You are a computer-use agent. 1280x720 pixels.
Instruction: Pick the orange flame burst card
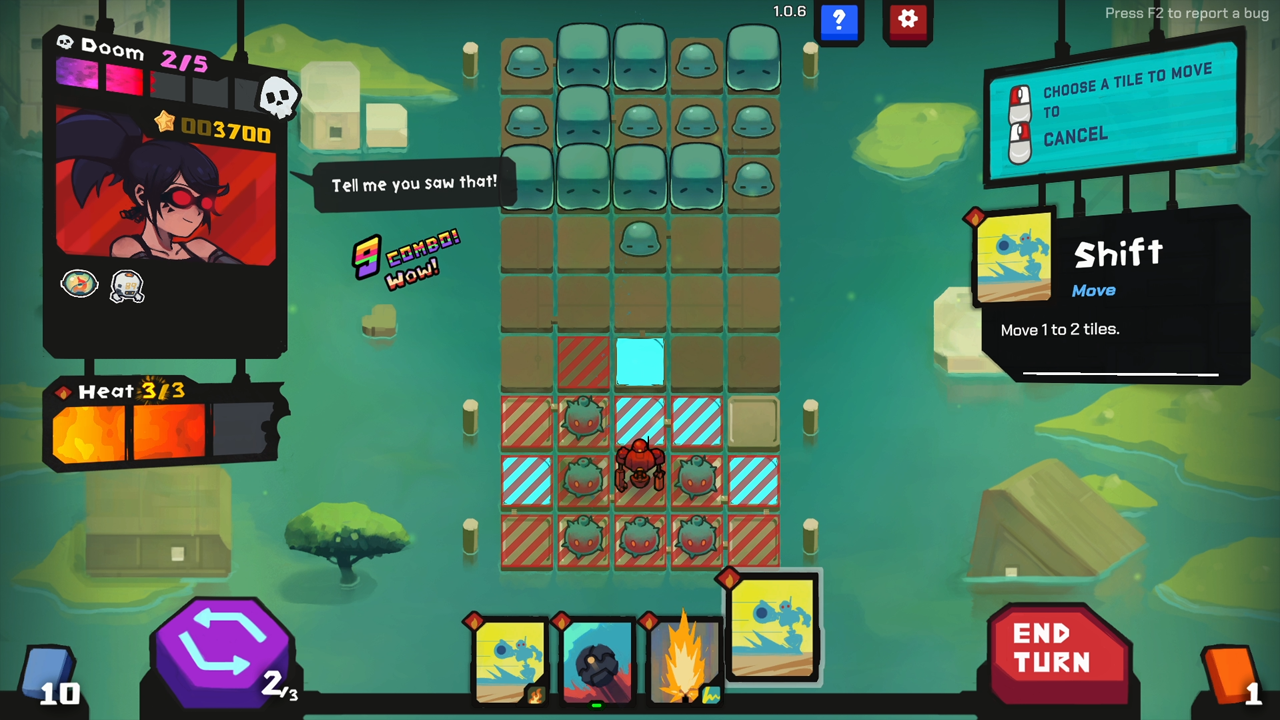(x=685, y=662)
